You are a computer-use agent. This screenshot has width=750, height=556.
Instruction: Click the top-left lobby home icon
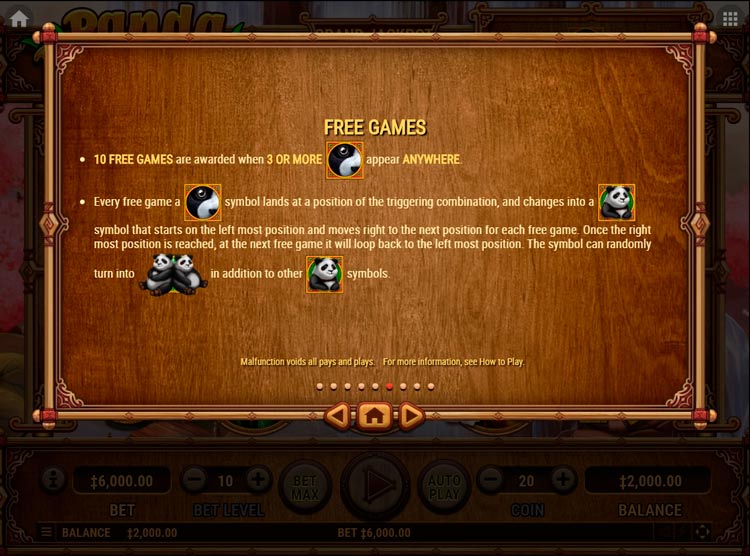tap(18, 18)
